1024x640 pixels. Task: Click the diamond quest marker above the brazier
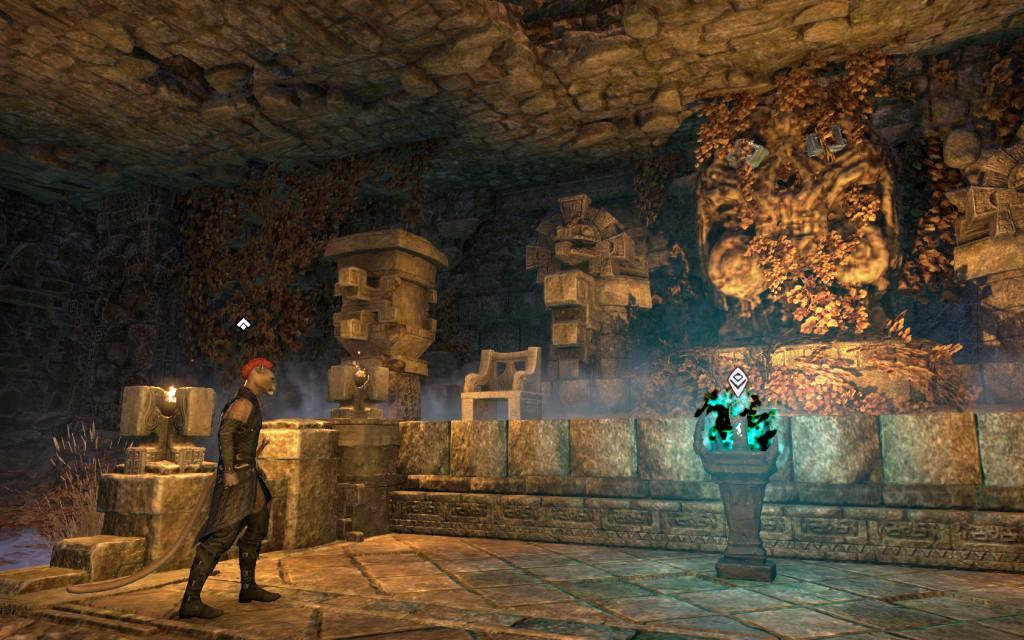pyautogui.click(x=738, y=379)
